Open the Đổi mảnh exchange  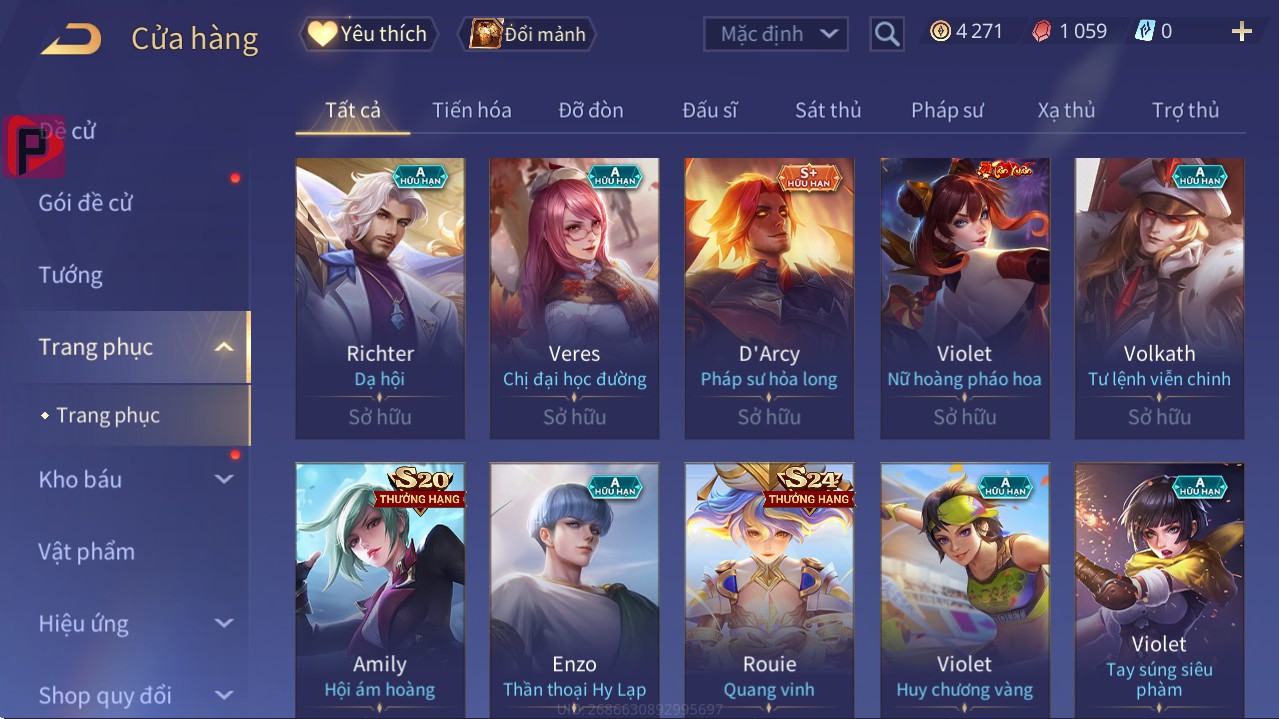pos(527,34)
